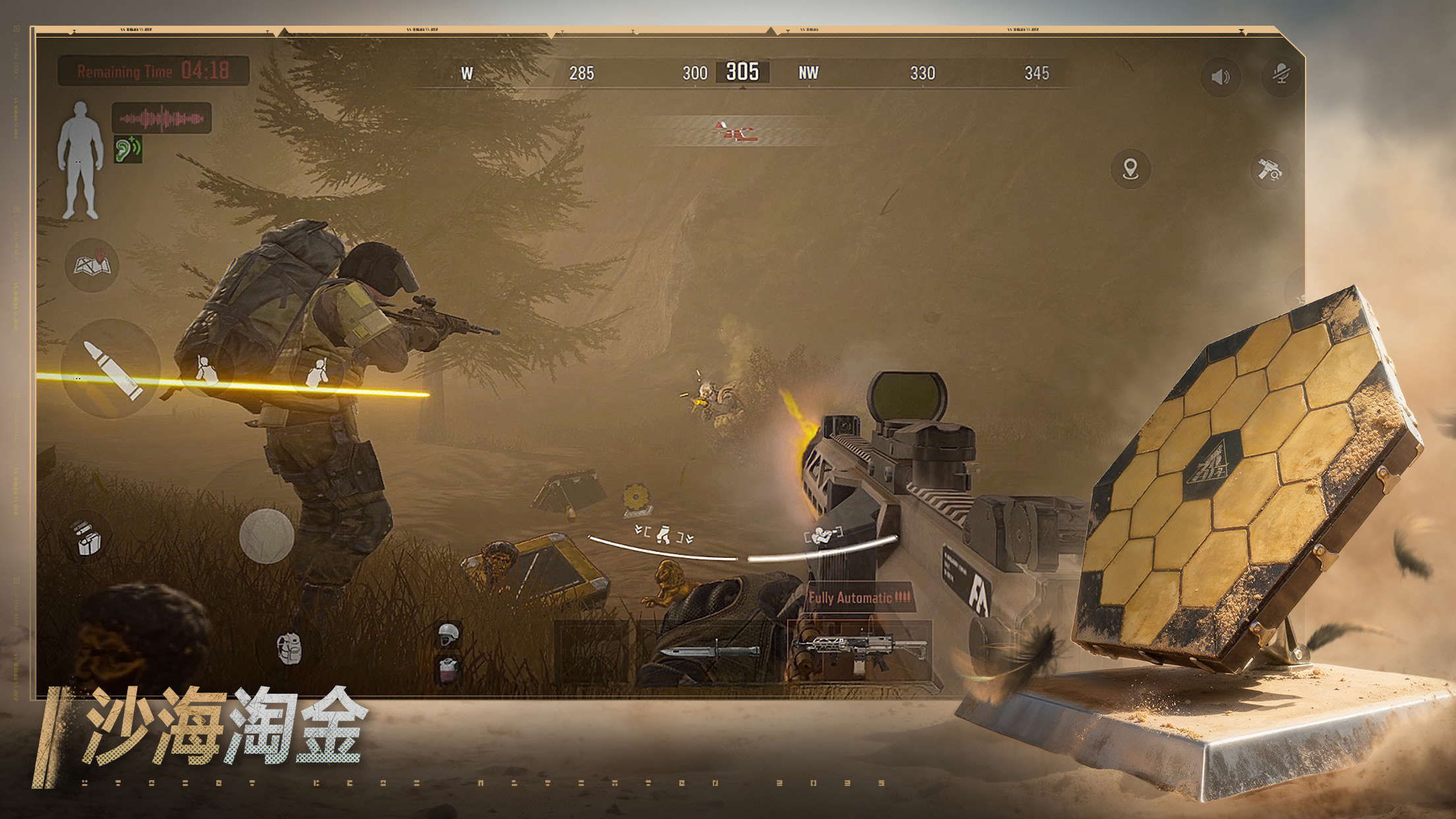Screen dimensions: 1456x819
Task: Unmute the crossed-out microphone
Action: coord(1281,75)
